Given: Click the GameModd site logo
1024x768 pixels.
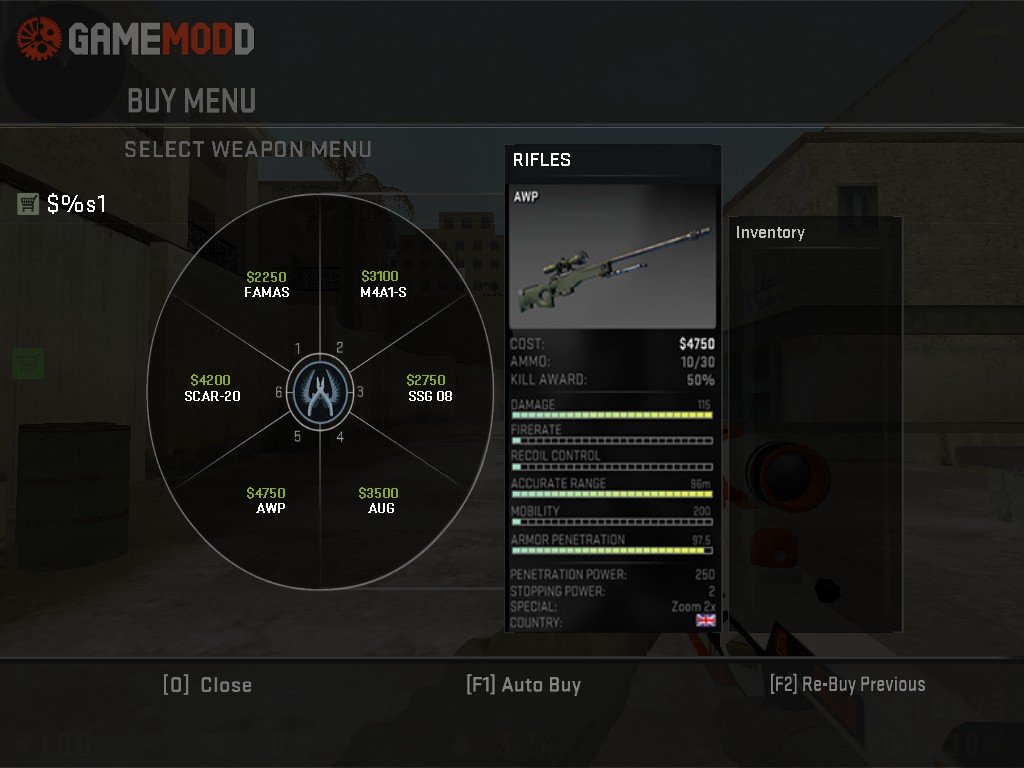Looking at the screenshot, I should coord(136,39).
